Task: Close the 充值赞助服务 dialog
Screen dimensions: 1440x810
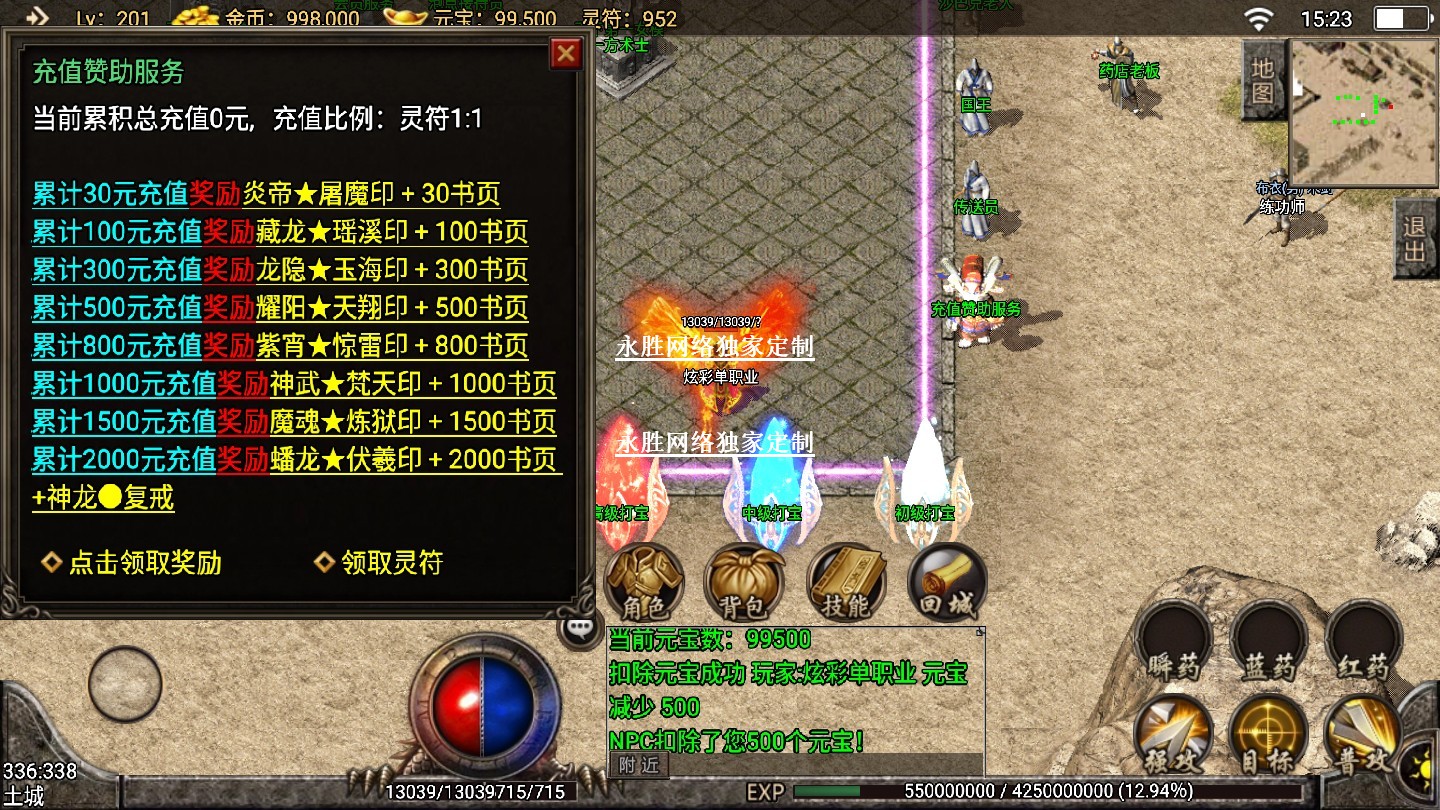Action: pos(566,53)
